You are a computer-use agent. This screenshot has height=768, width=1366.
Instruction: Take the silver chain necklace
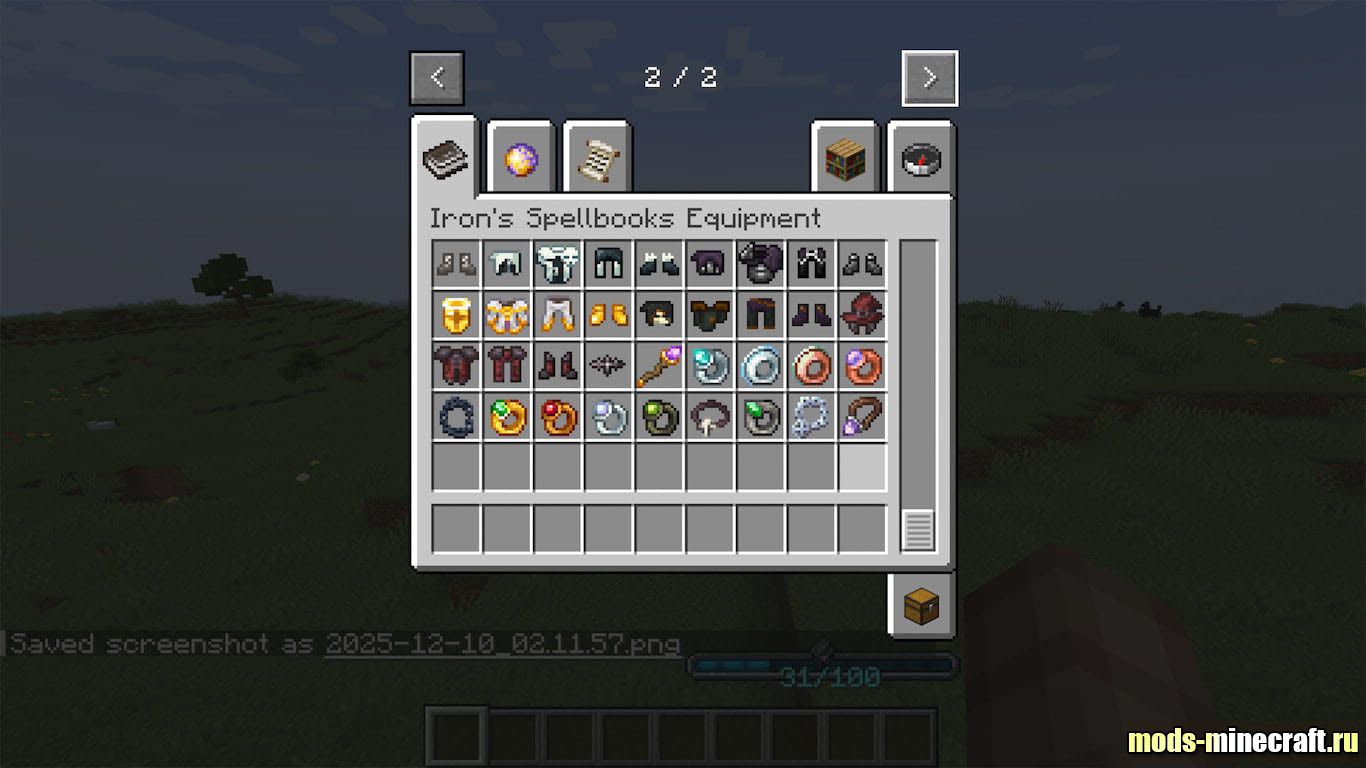tap(811, 417)
